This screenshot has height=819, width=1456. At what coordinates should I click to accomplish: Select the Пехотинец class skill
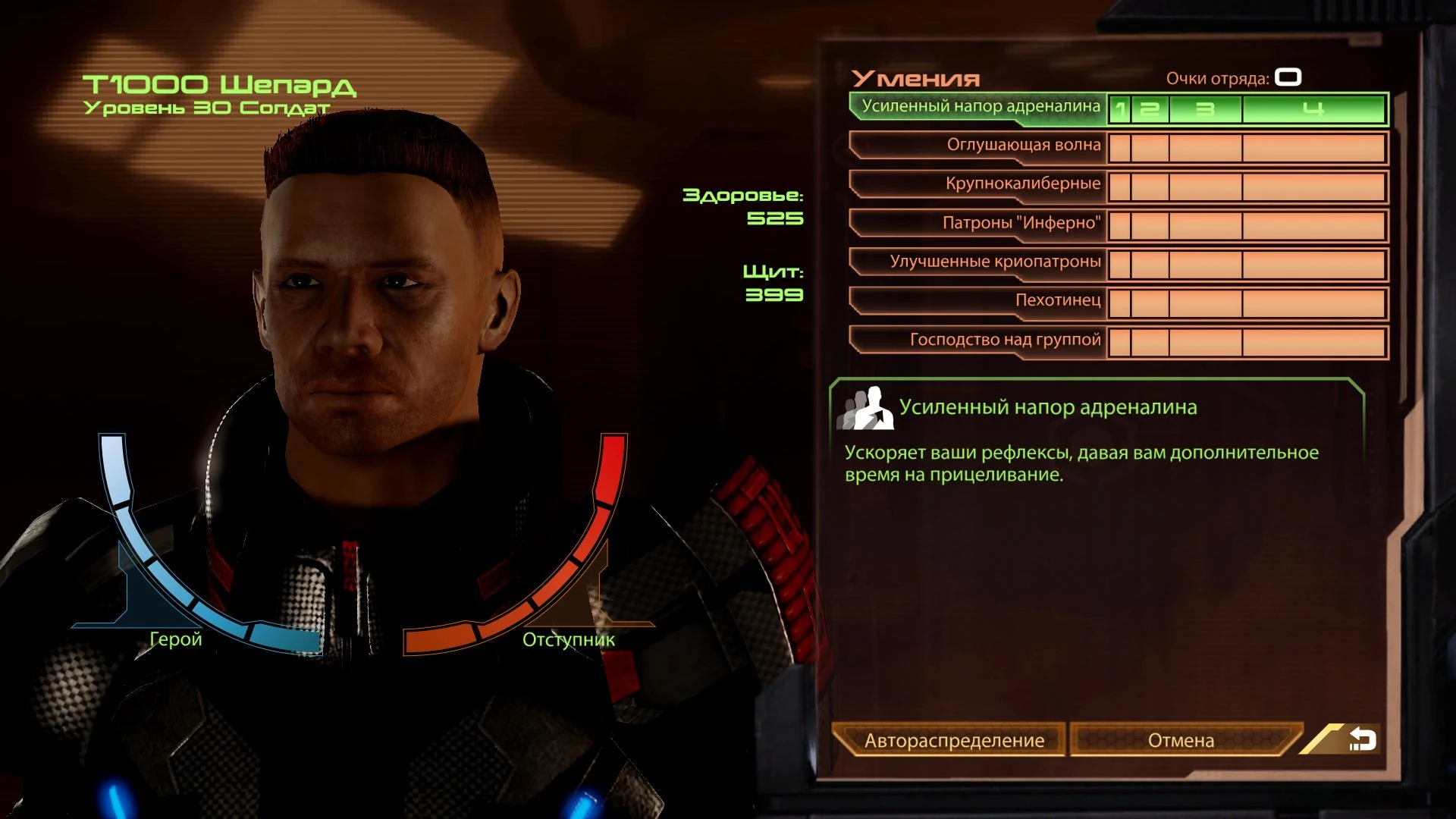coord(1057,301)
